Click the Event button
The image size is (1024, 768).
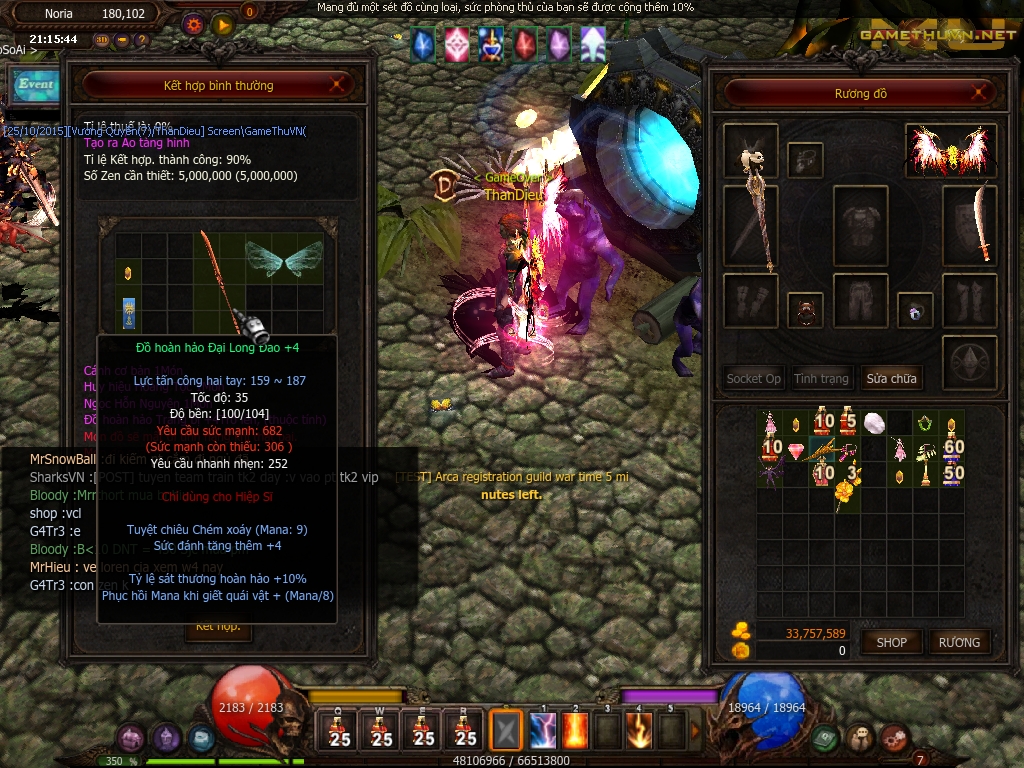(x=35, y=84)
